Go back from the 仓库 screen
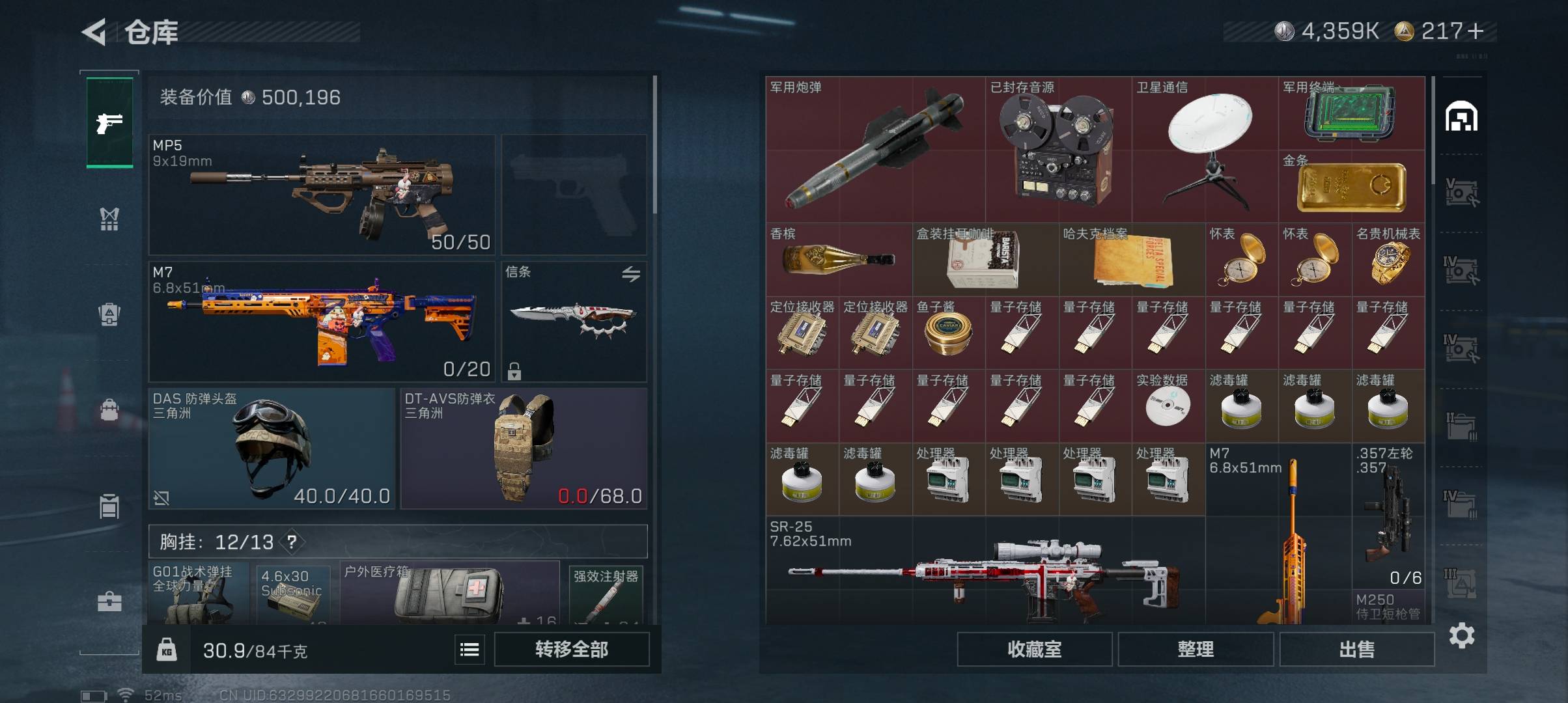Screen dimensions: 1568x703 95,32
